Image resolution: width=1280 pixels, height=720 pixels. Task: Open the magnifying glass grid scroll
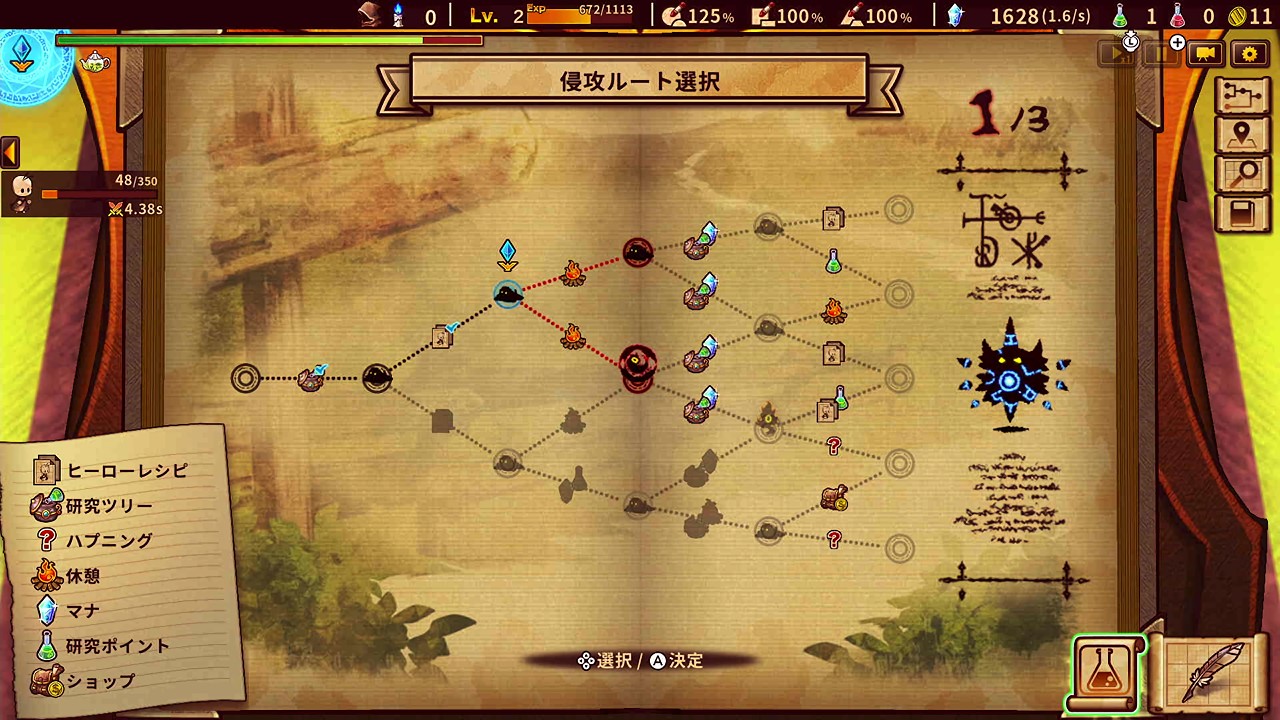1243,174
